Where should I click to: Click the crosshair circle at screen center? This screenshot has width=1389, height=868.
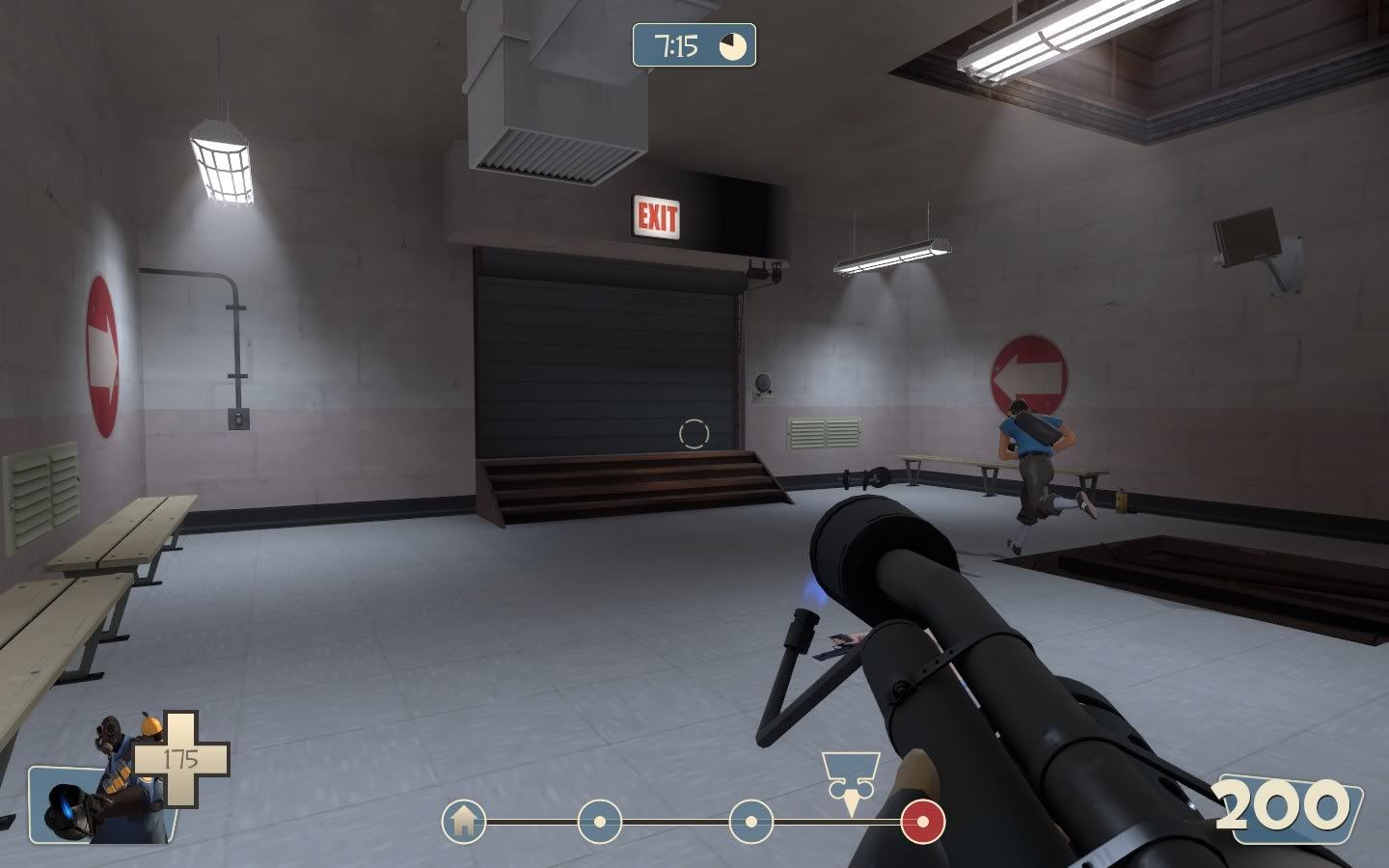pyautogui.click(x=694, y=434)
